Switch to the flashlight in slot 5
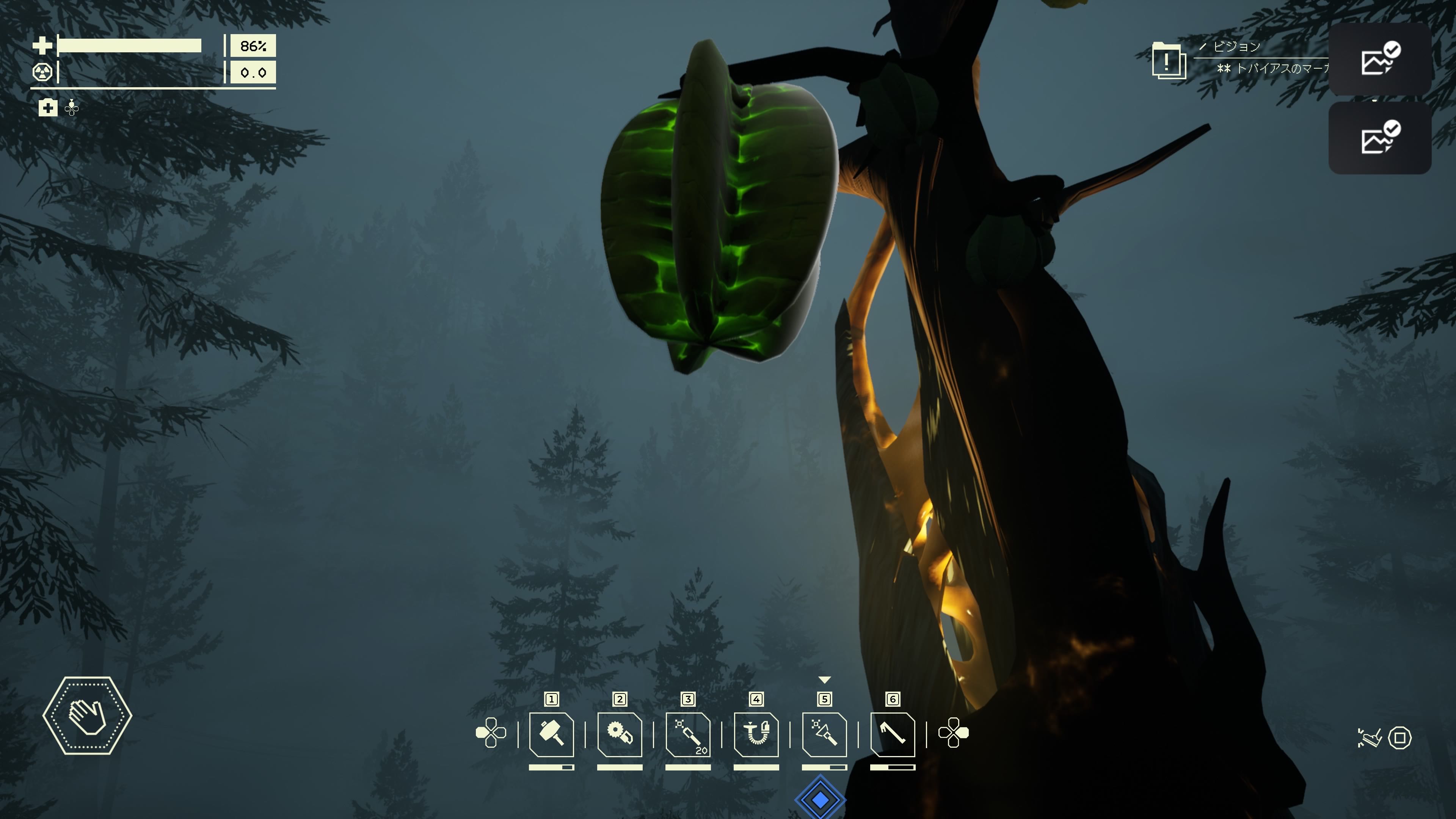This screenshot has height=819, width=1456. [x=824, y=734]
